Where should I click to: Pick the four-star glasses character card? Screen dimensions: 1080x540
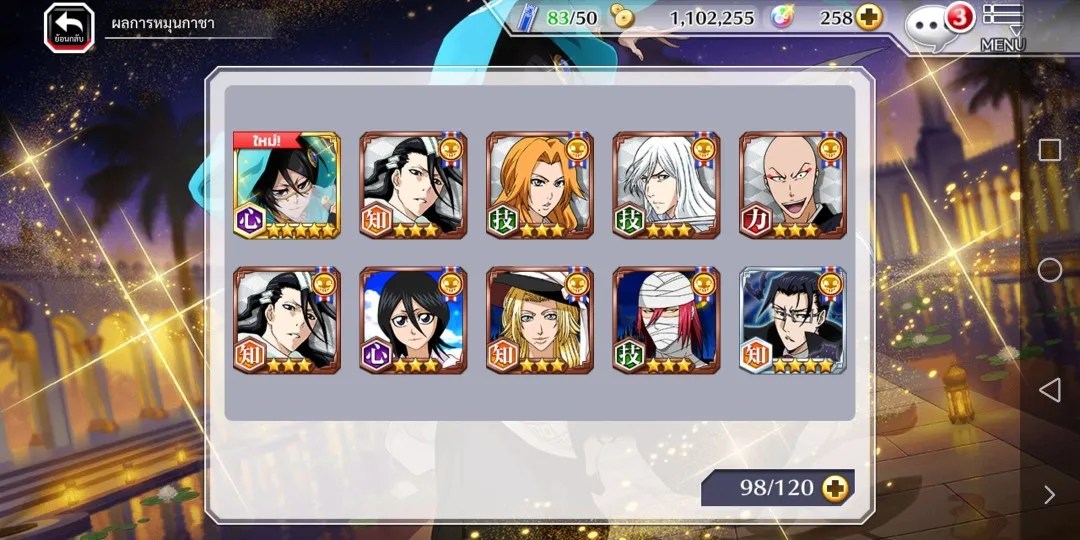(x=793, y=320)
